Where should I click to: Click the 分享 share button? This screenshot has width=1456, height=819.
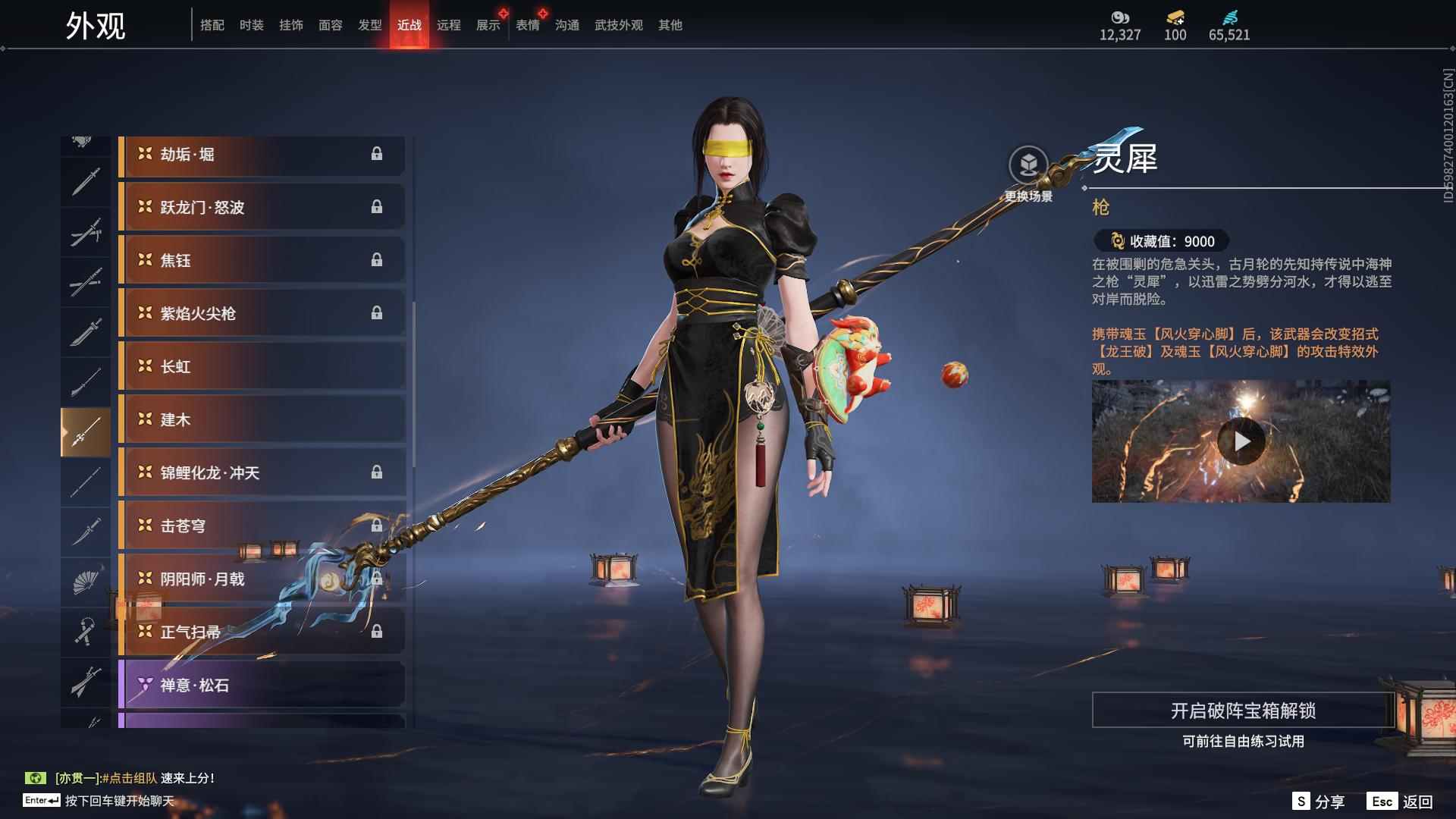(x=1319, y=802)
